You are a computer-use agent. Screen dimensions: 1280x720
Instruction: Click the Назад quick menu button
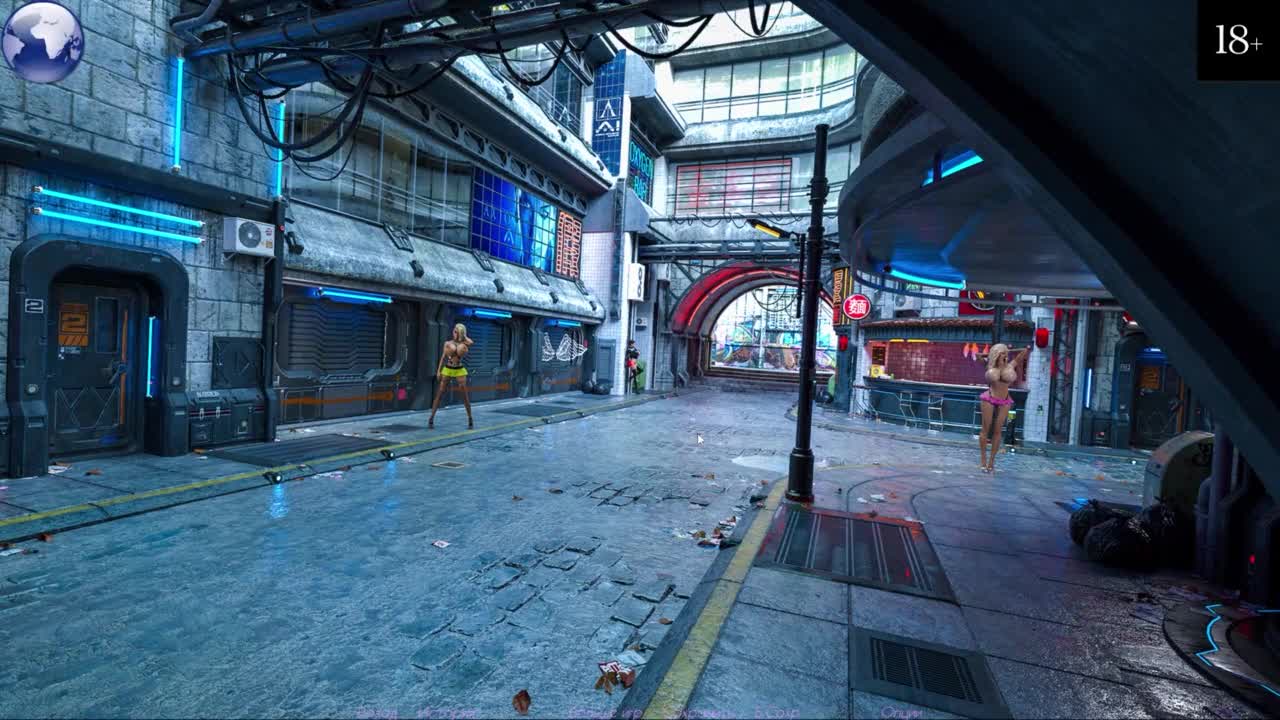(376, 713)
